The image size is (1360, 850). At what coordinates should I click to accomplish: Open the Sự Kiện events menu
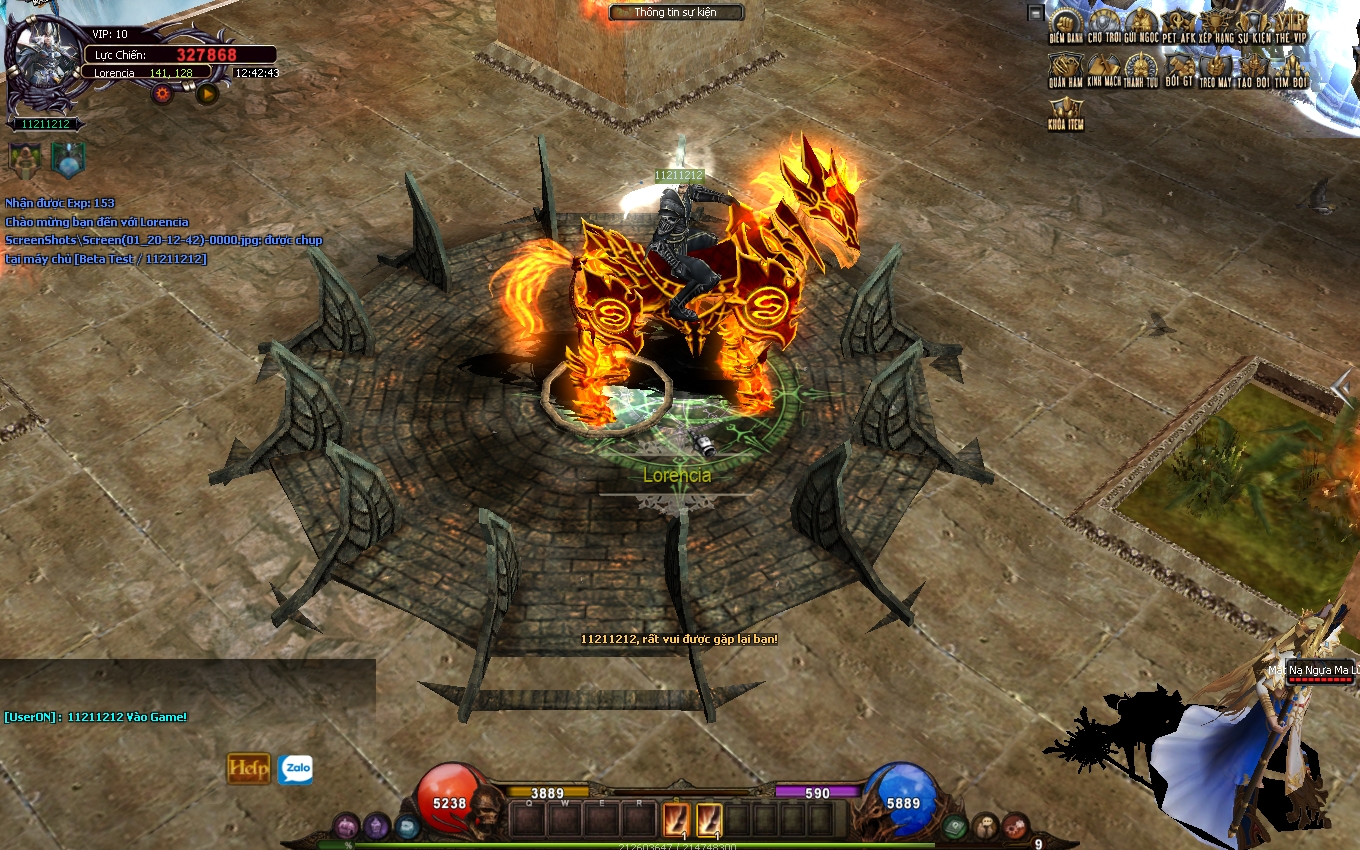pos(1254,23)
